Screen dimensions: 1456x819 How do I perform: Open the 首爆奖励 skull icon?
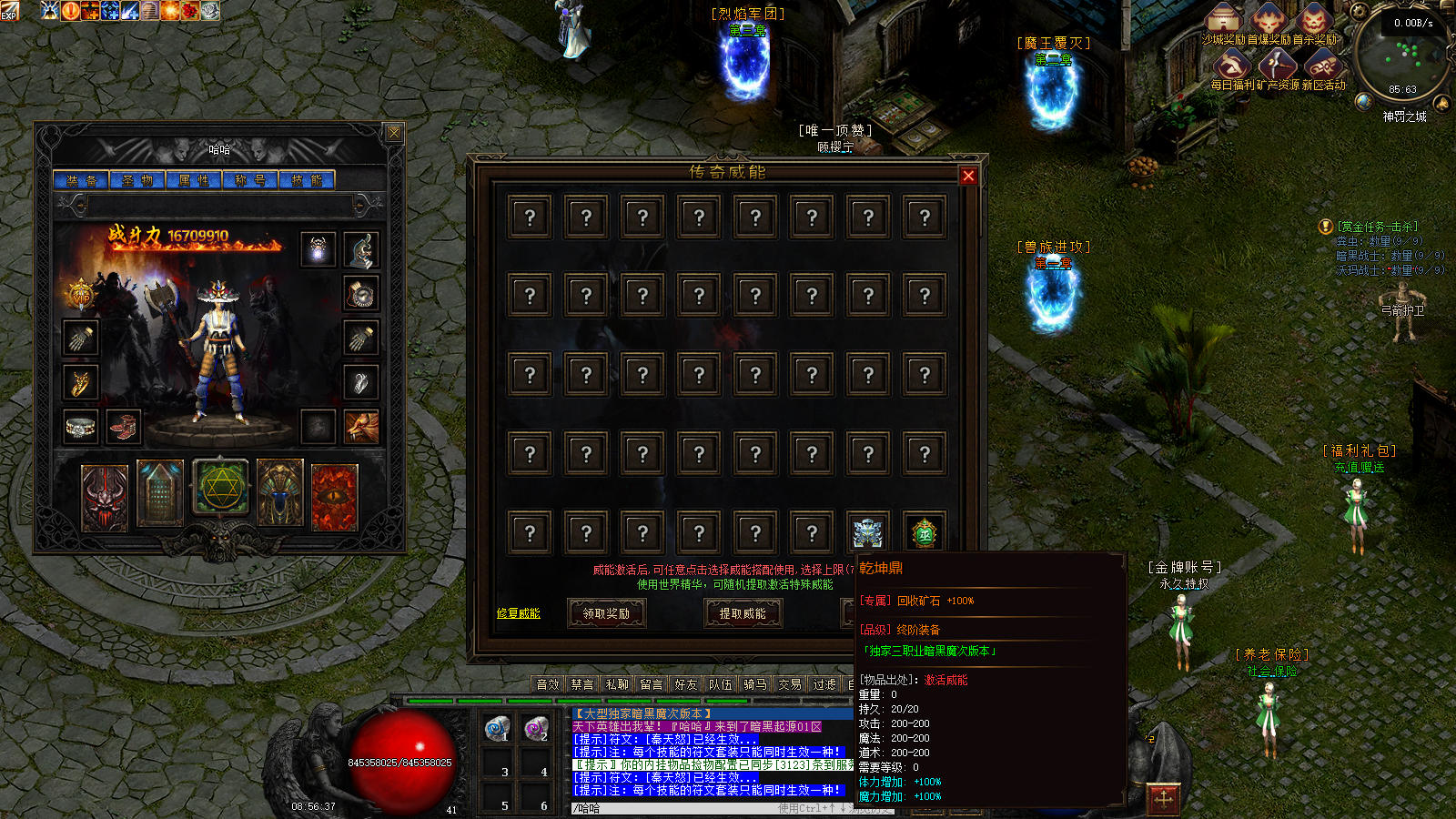[1269, 21]
